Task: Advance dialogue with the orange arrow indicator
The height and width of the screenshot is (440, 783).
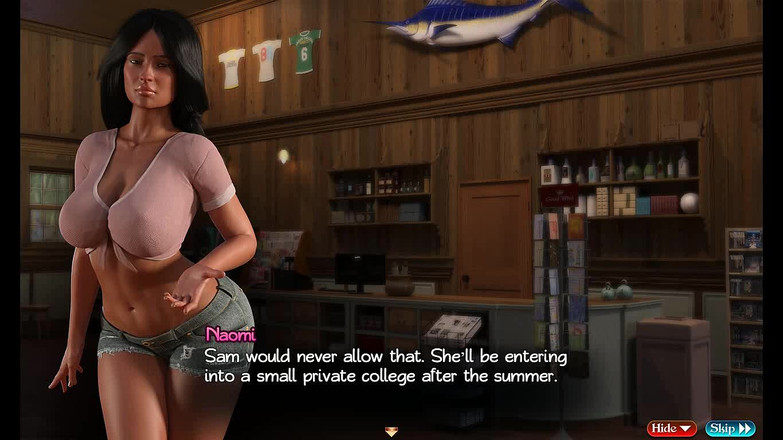Action: (391, 431)
